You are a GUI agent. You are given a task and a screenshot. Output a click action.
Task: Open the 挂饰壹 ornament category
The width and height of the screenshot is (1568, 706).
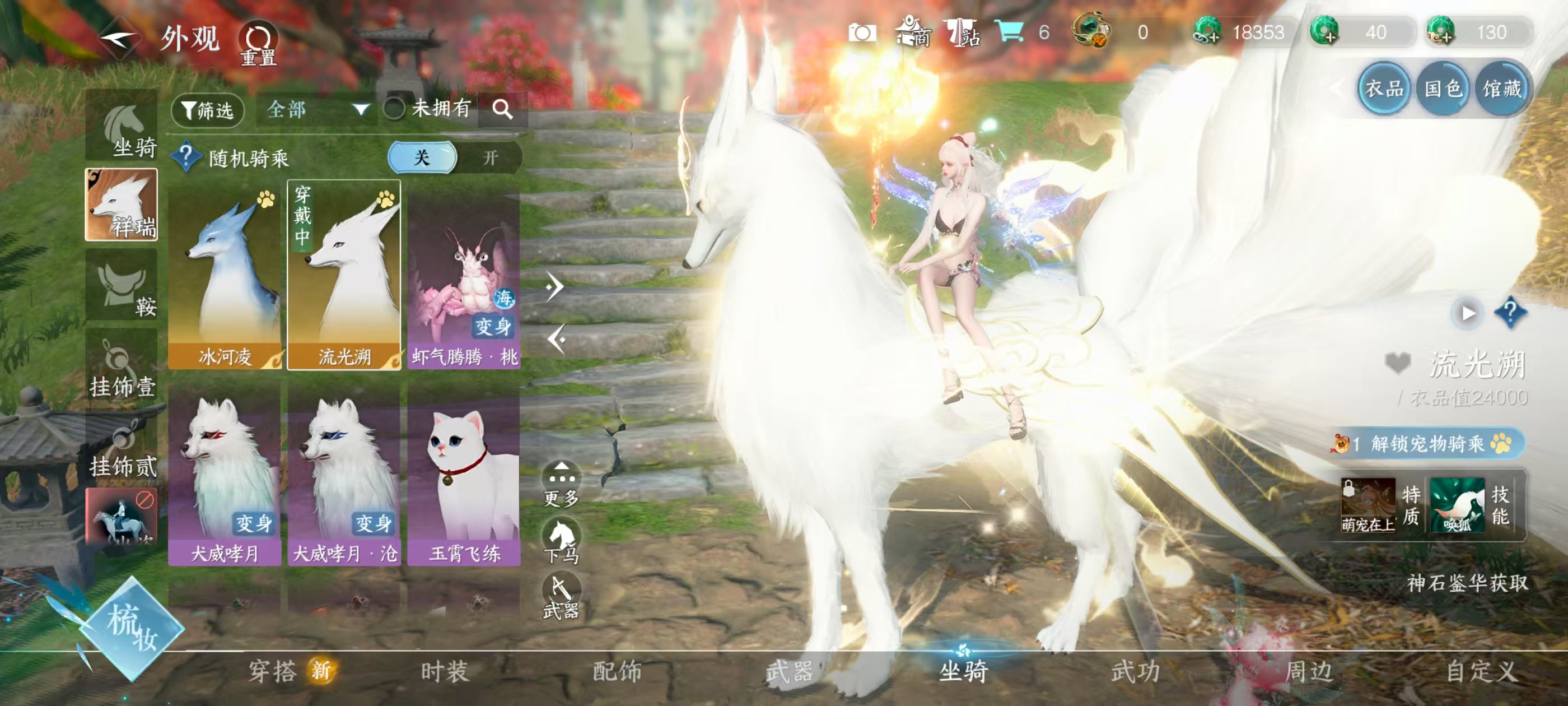(122, 366)
